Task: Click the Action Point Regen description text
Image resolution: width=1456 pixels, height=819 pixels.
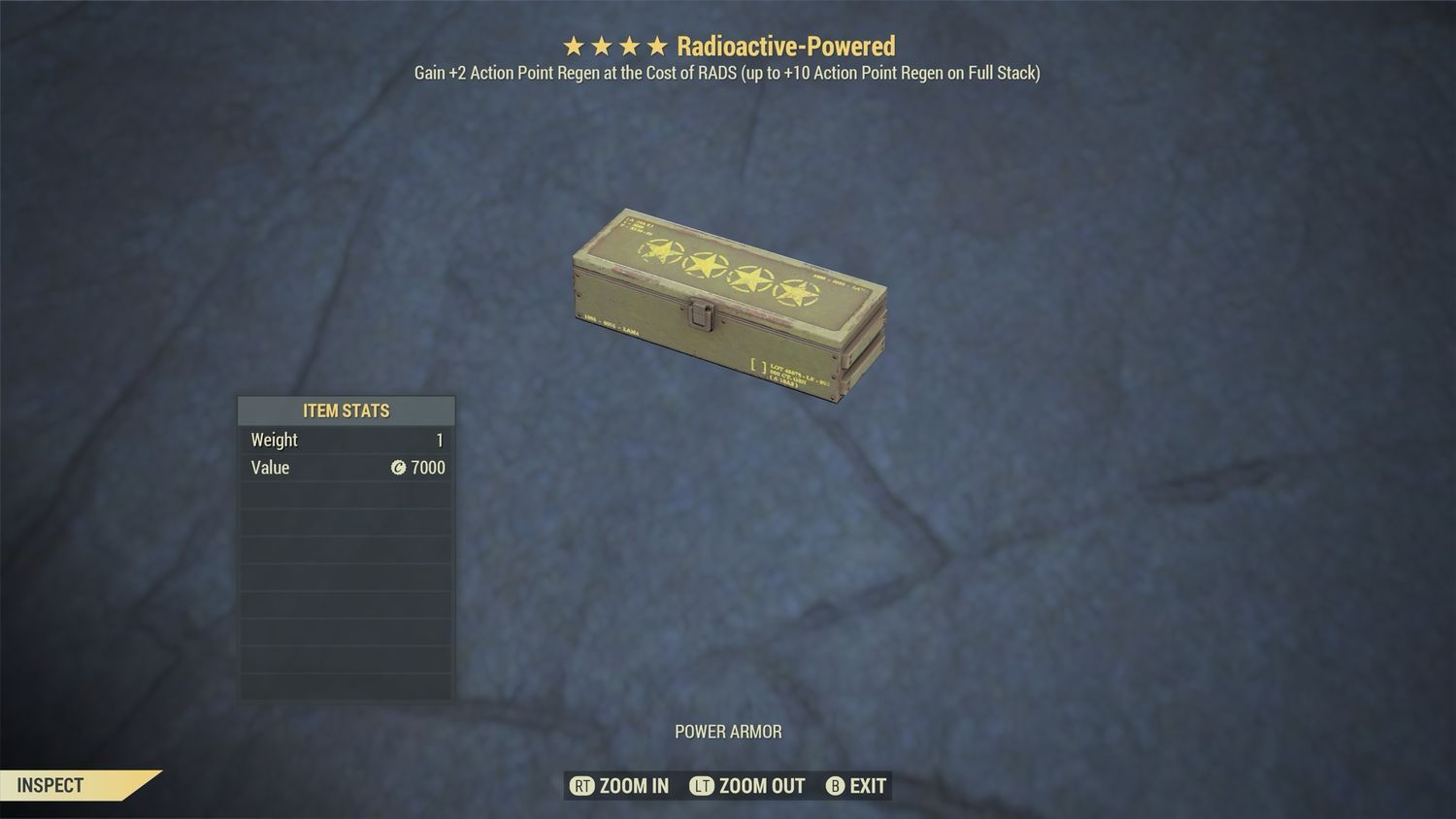Action: coord(727,72)
